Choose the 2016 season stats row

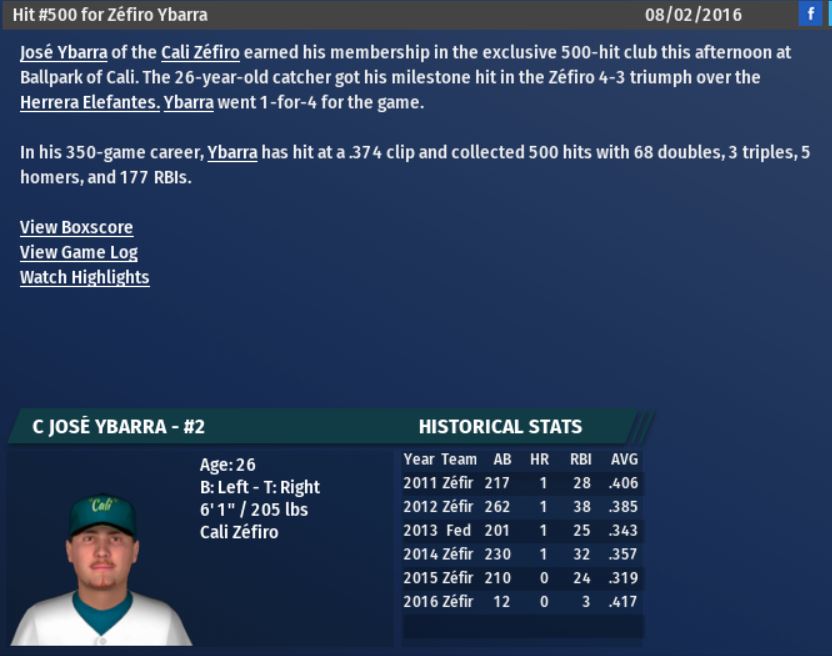click(x=521, y=602)
